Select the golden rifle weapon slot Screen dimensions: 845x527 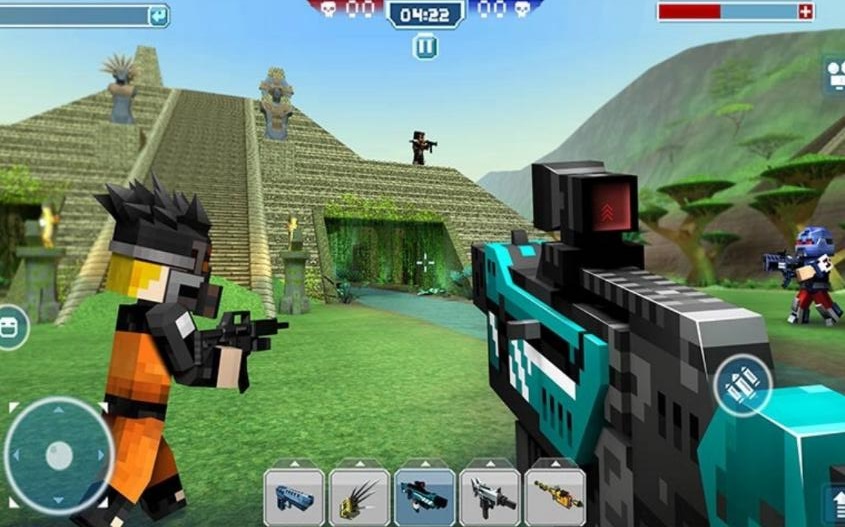click(x=555, y=496)
